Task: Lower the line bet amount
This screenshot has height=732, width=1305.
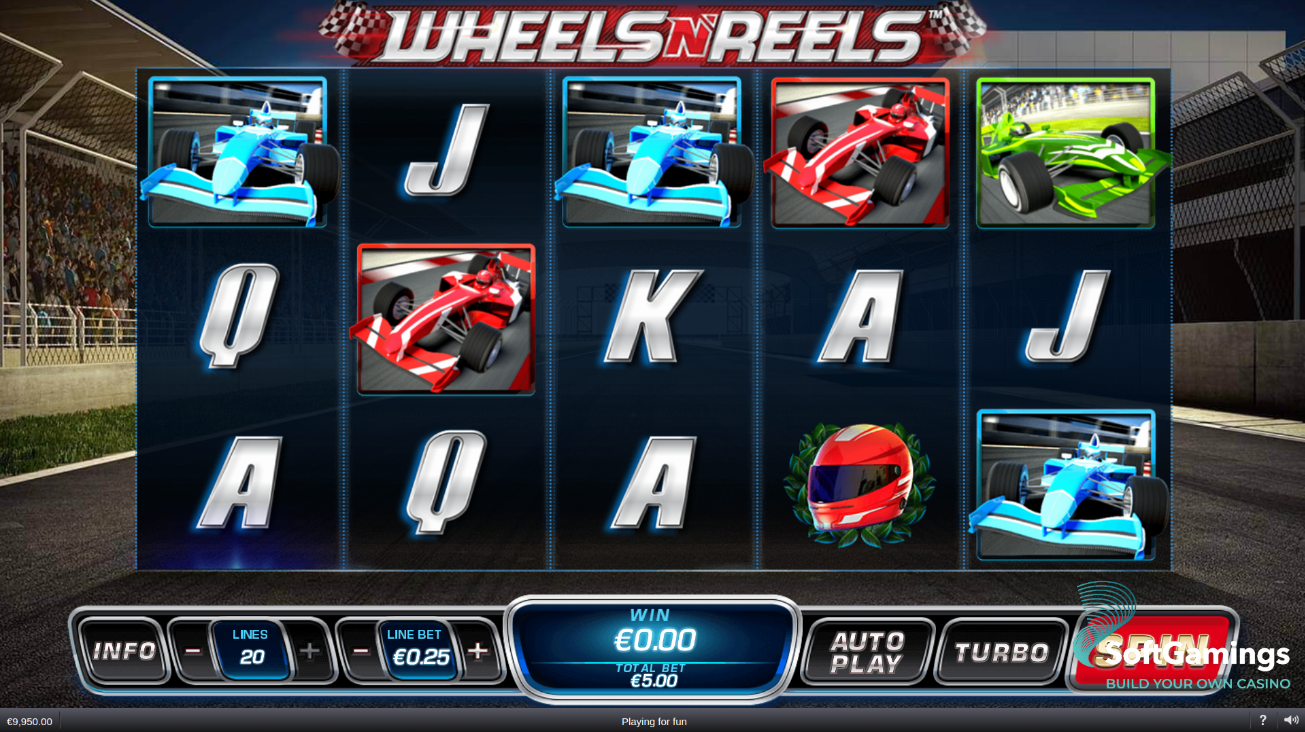Action: [361, 651]
